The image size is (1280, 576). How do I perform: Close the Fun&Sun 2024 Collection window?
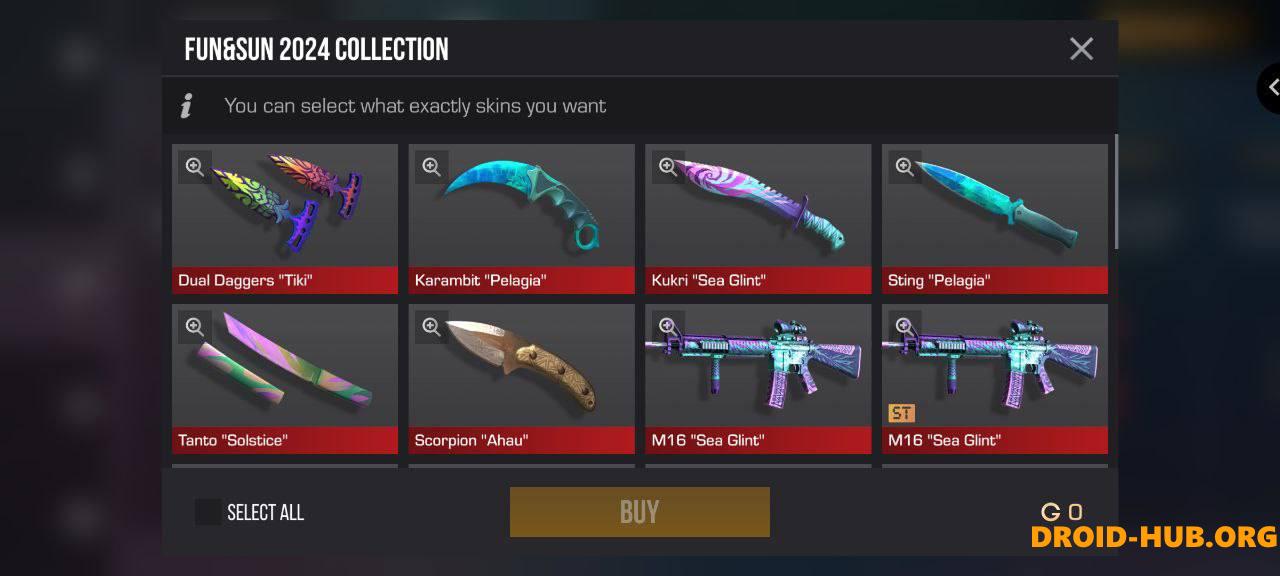(1081, 49)
